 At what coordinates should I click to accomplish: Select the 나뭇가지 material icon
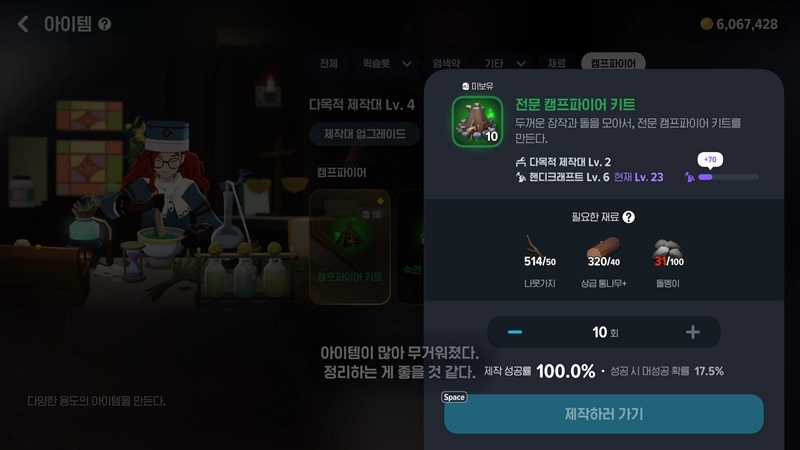coord(540,251)
